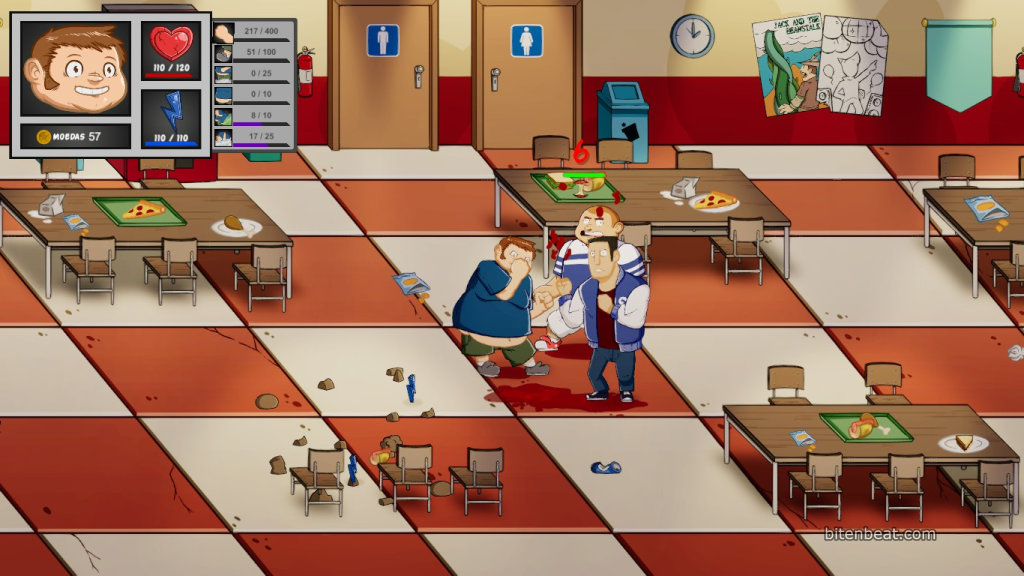Select the skill icon showing 17 / 25
This screenshot has height=576, width=1024.
(224, 137)
